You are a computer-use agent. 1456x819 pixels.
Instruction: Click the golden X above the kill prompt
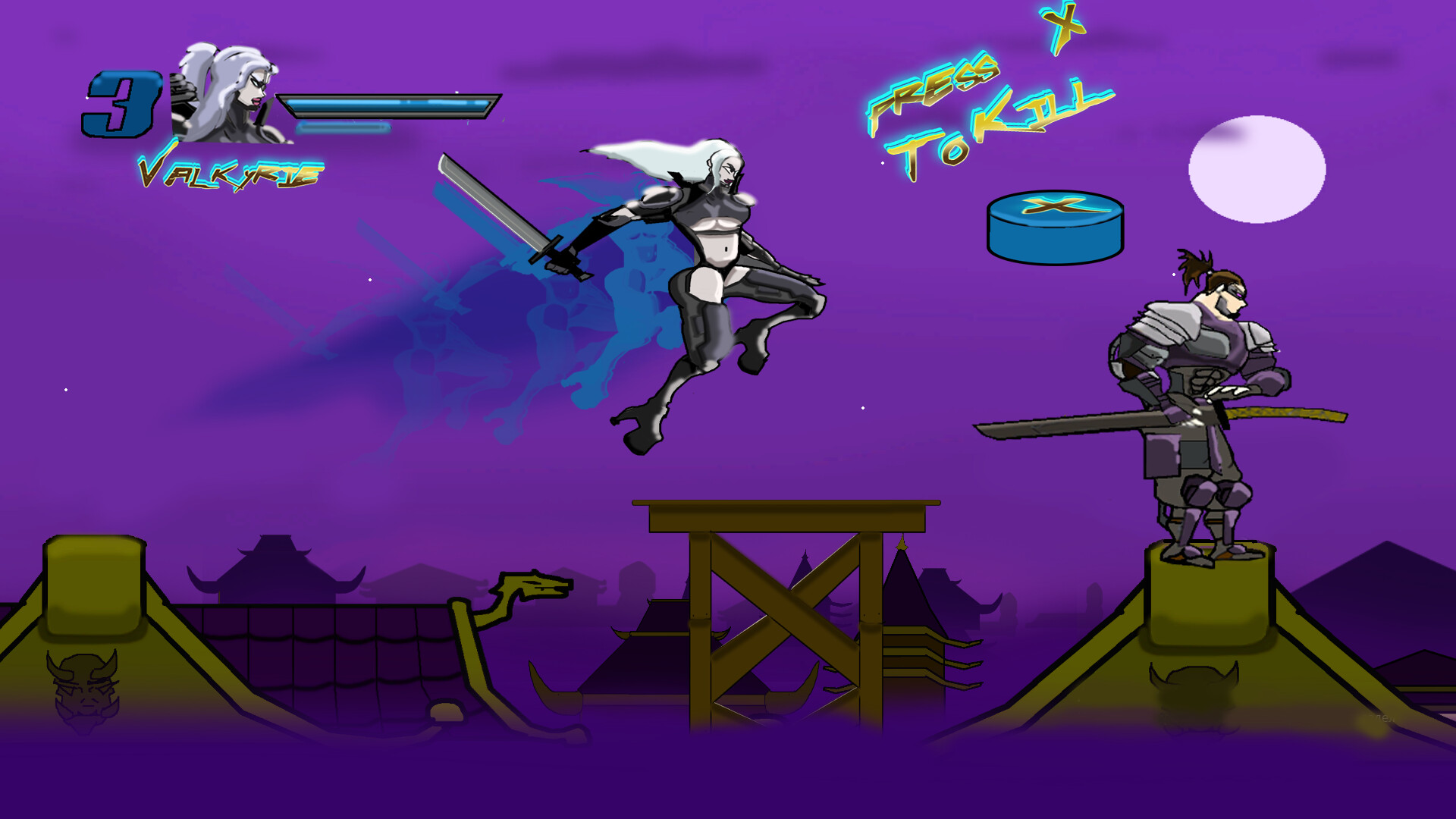point(1065,23)
